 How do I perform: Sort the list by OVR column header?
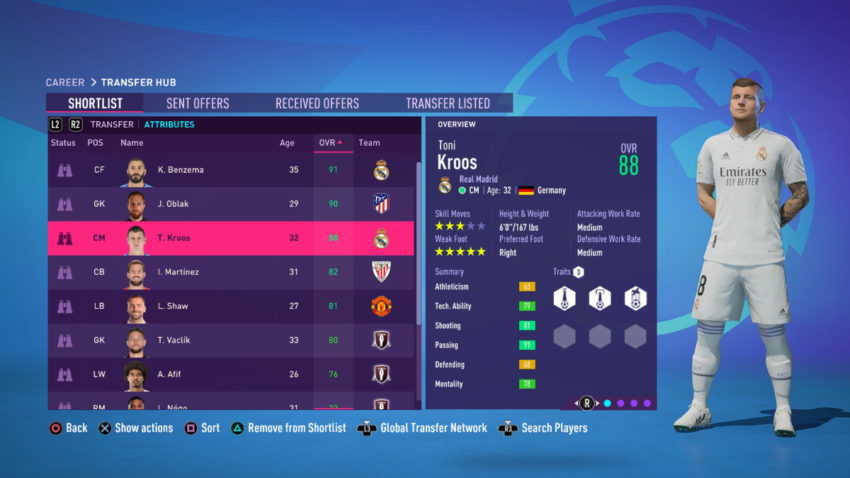coord(329,143)
